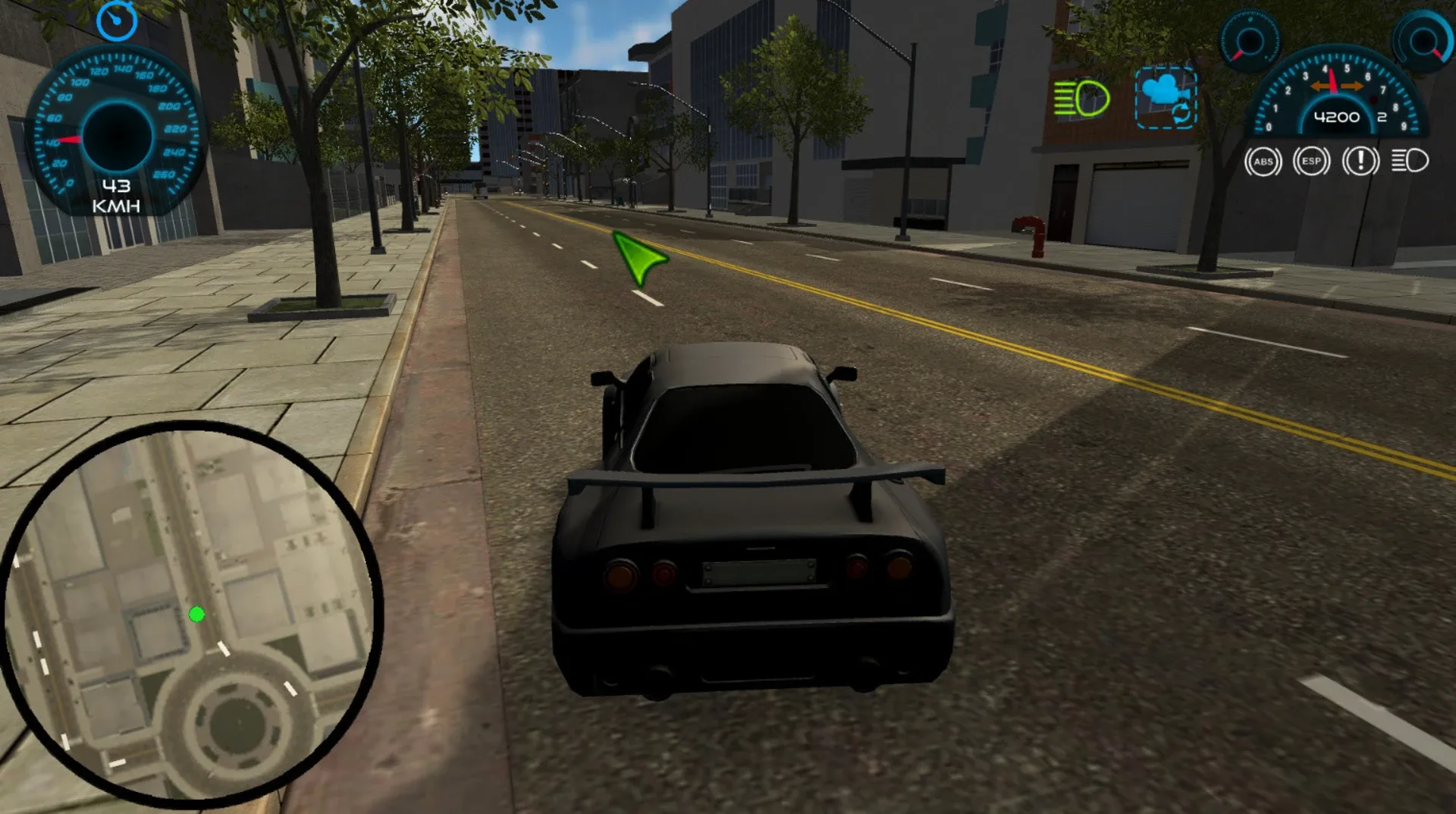The height and width of the screenshot is (814, 1456).
Task: Click the handbrake warning exclamation icon
Action: [1360, 162]
